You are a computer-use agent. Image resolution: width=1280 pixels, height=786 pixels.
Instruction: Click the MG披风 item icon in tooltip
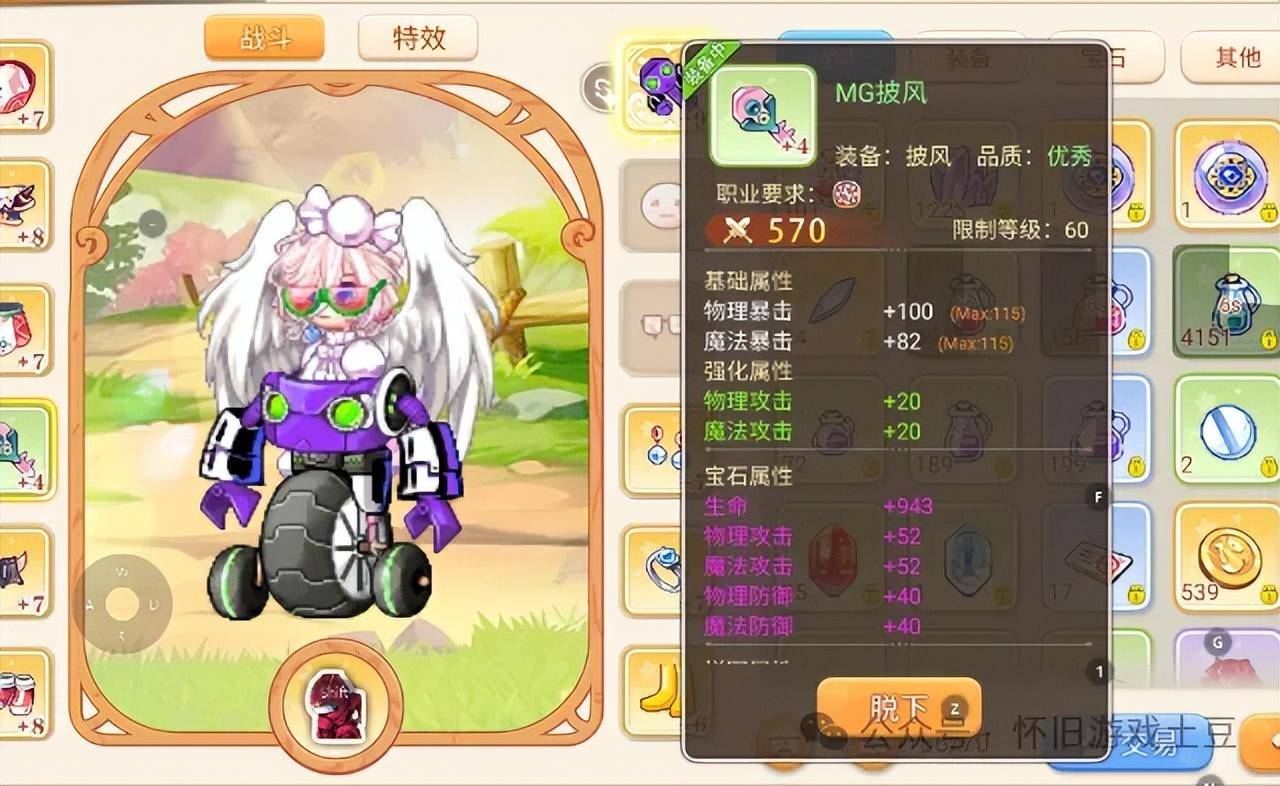(x=762, y=114)
